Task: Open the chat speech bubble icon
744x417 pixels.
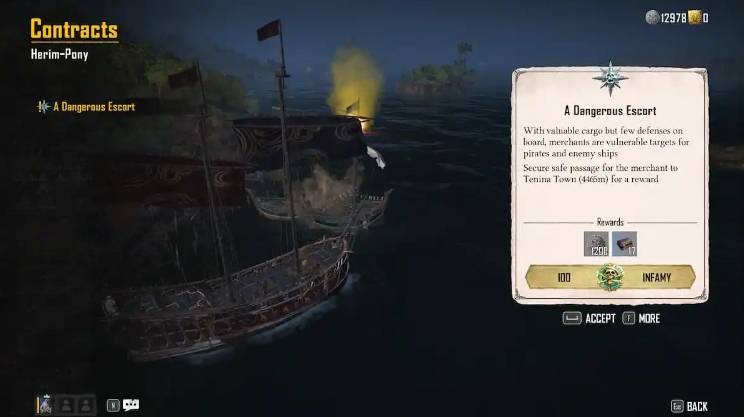Action: pyautogui.click(x=131, y=405)
